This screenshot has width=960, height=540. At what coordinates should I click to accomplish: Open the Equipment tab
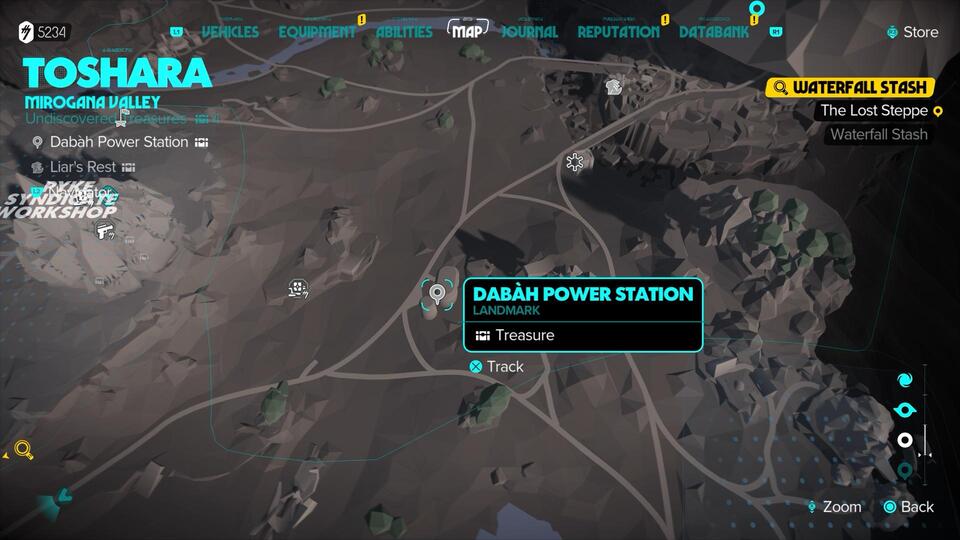(x=317, y=32)
